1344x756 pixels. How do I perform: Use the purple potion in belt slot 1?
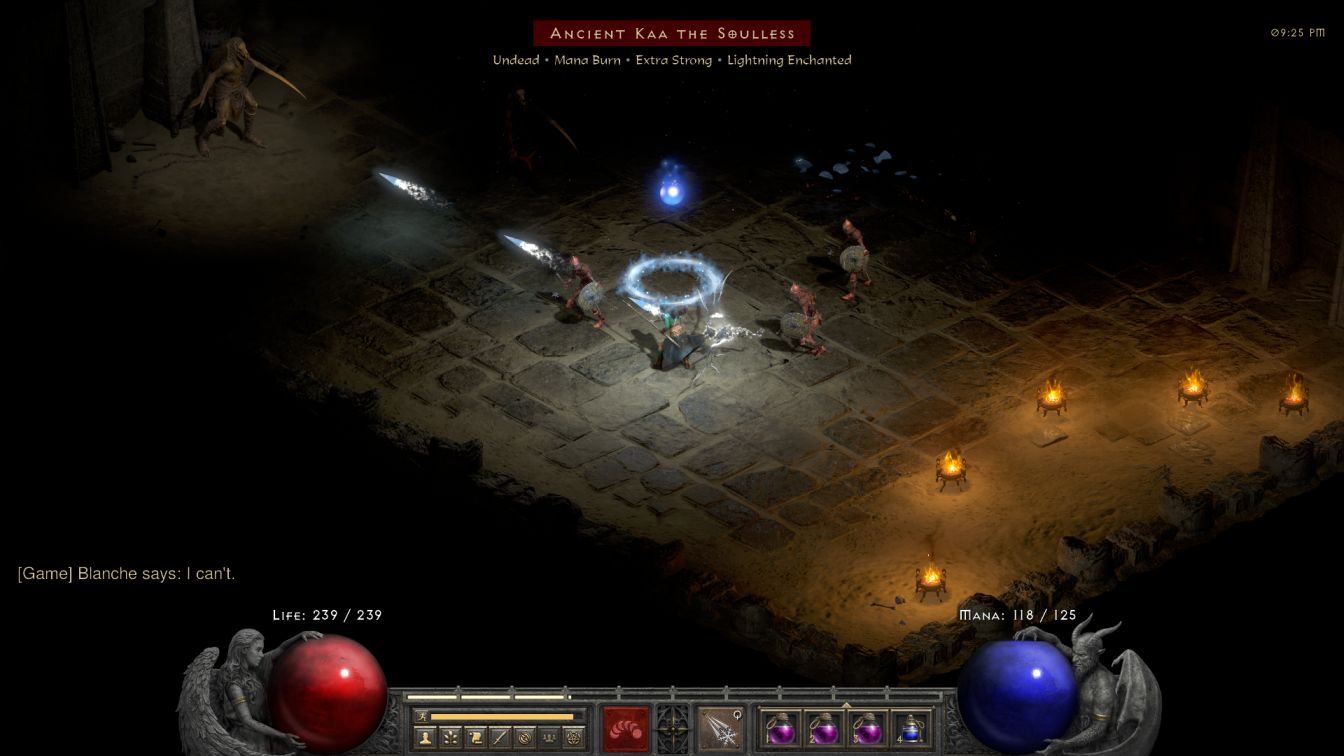pyautogui.click(x=781, y=728)
